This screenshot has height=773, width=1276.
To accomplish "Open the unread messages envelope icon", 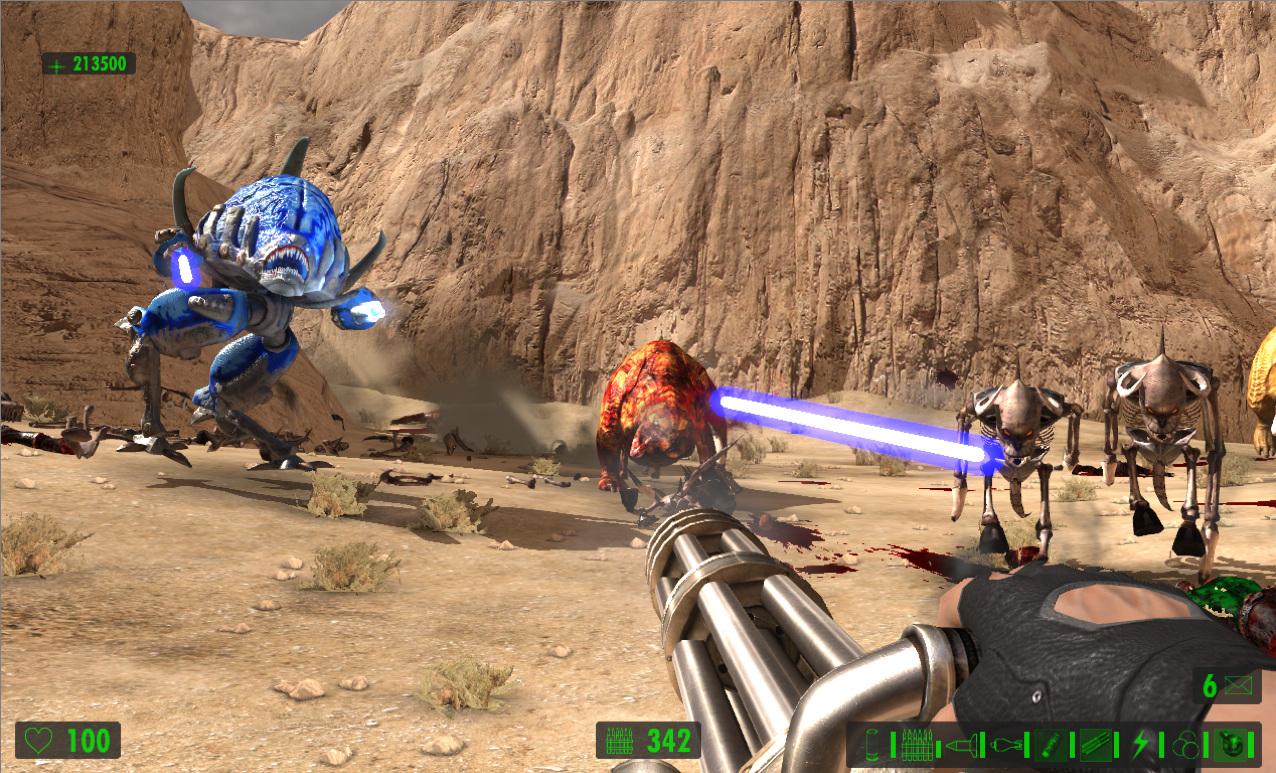I will click(x=1242, y=686).
